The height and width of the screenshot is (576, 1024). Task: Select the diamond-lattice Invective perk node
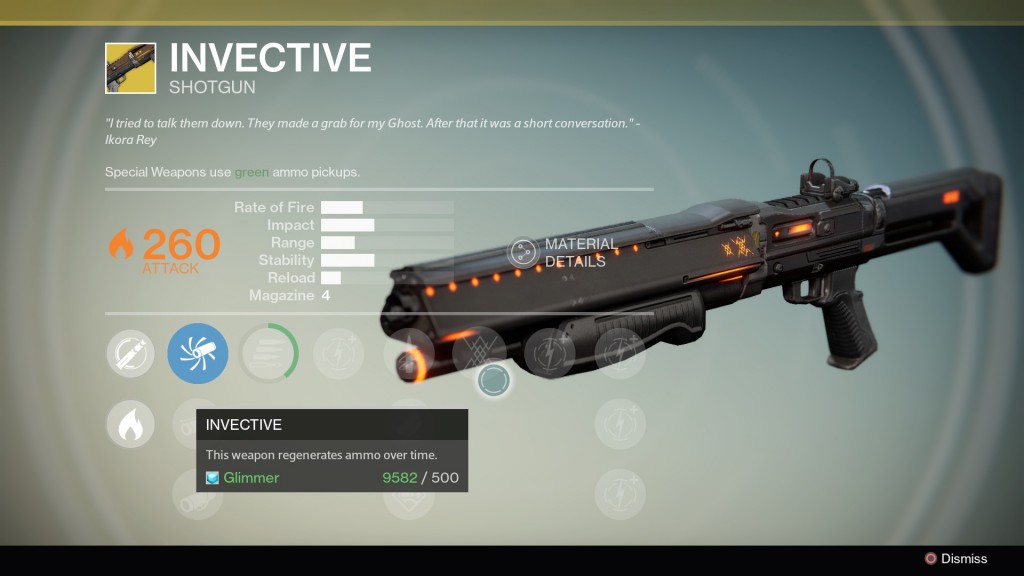click(x=478, y=353)
